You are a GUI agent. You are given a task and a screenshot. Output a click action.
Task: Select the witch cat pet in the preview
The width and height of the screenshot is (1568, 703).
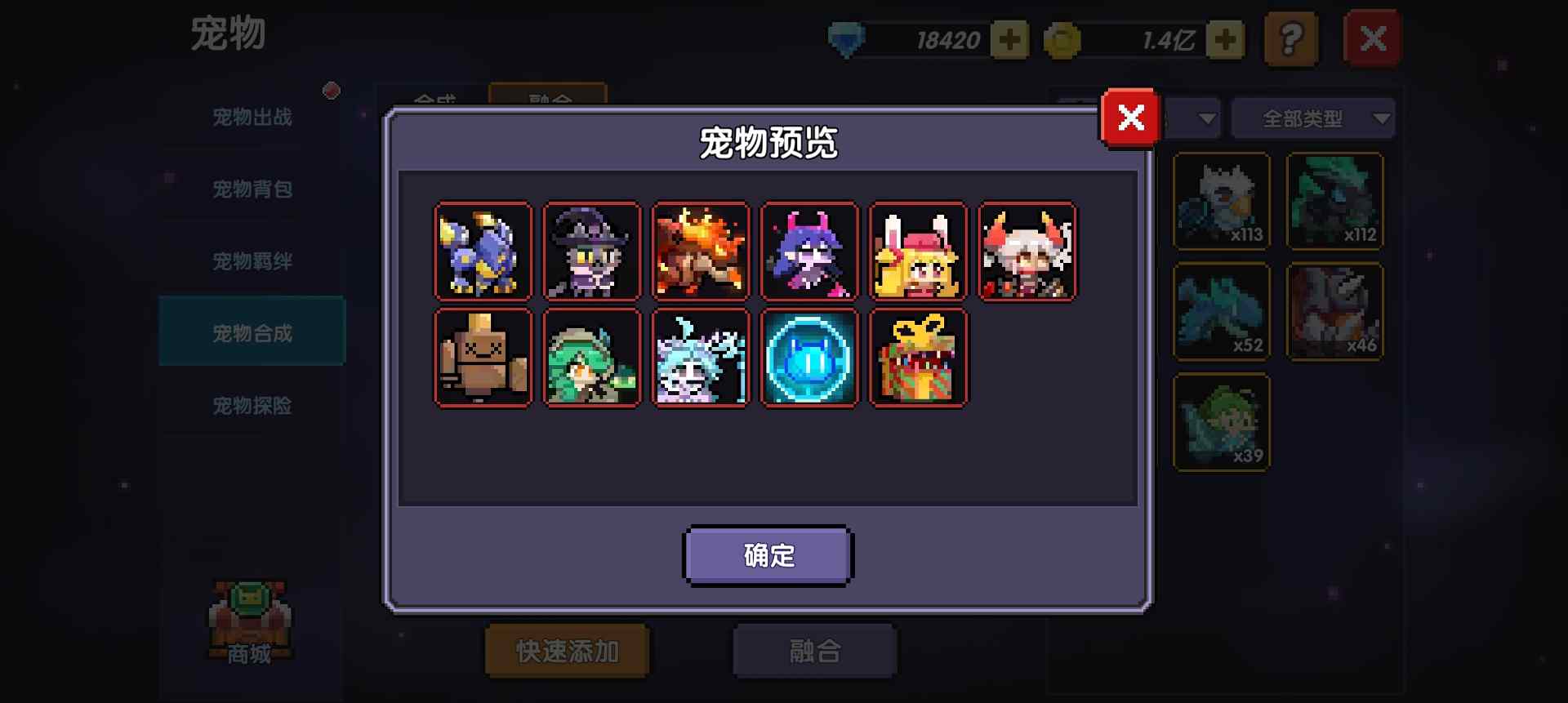point(591,251)
